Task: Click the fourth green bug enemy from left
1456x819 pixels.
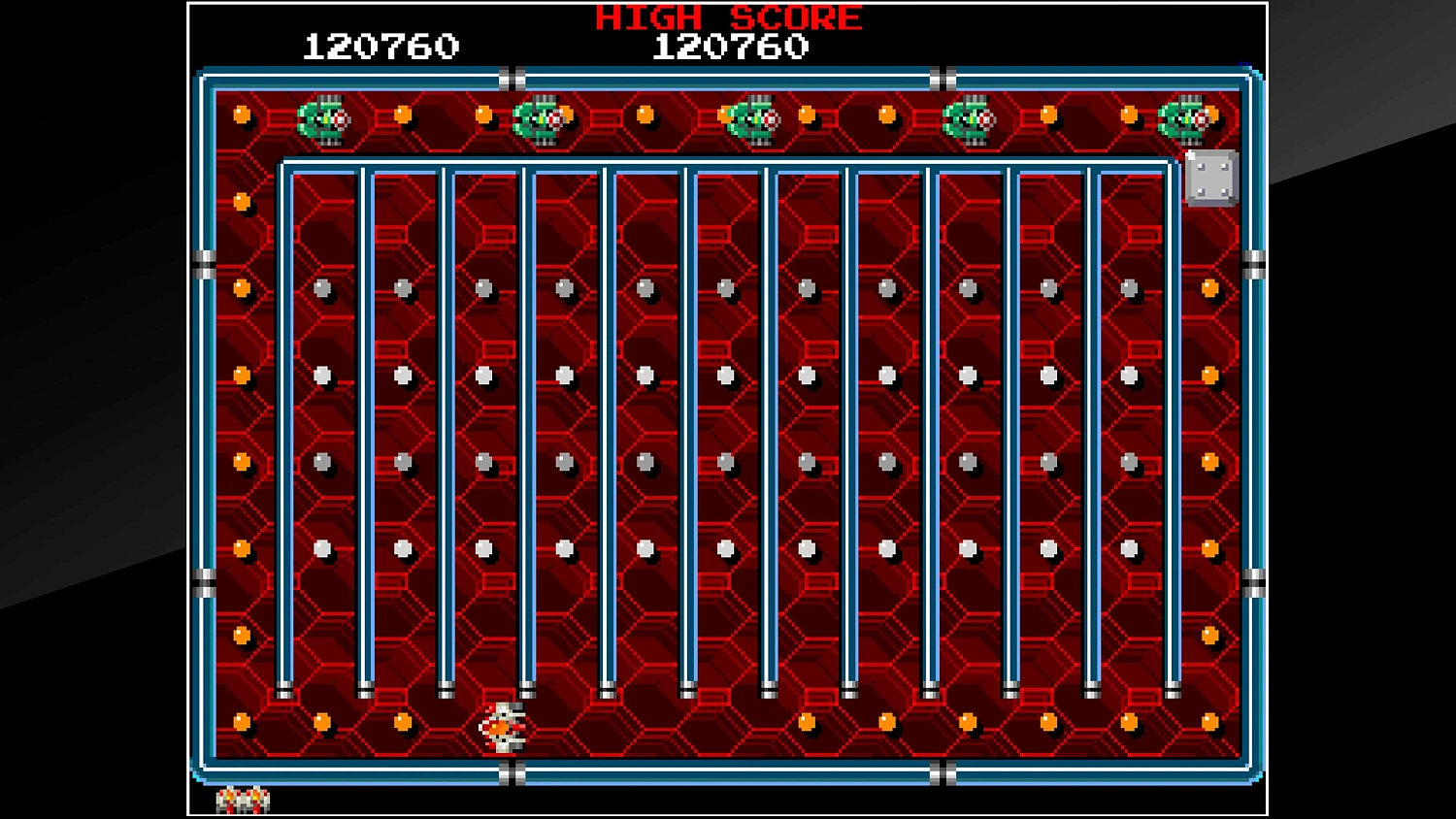Action: [x=971, y=118]
